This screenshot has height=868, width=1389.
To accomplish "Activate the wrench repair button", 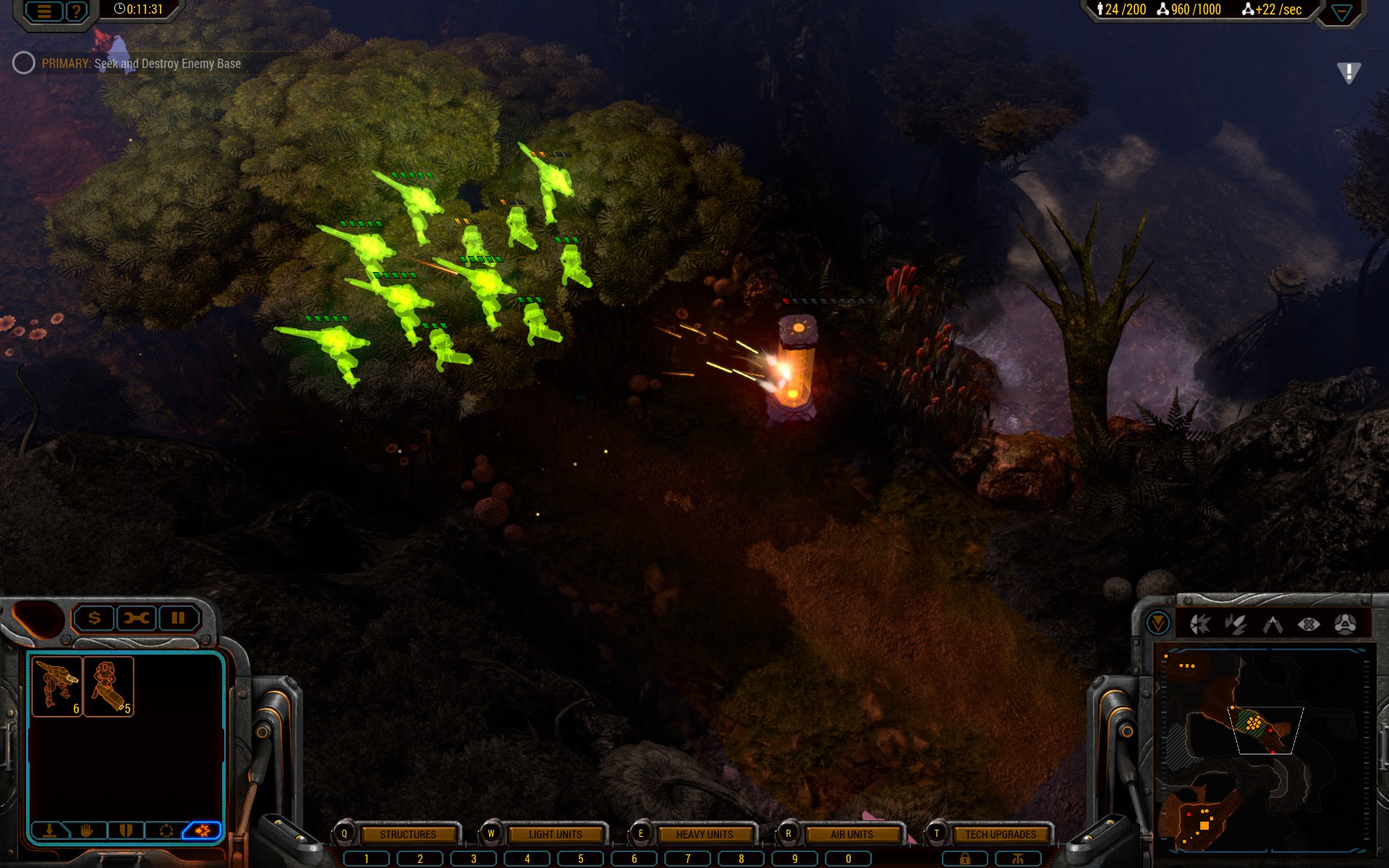I will coord(137,618).
